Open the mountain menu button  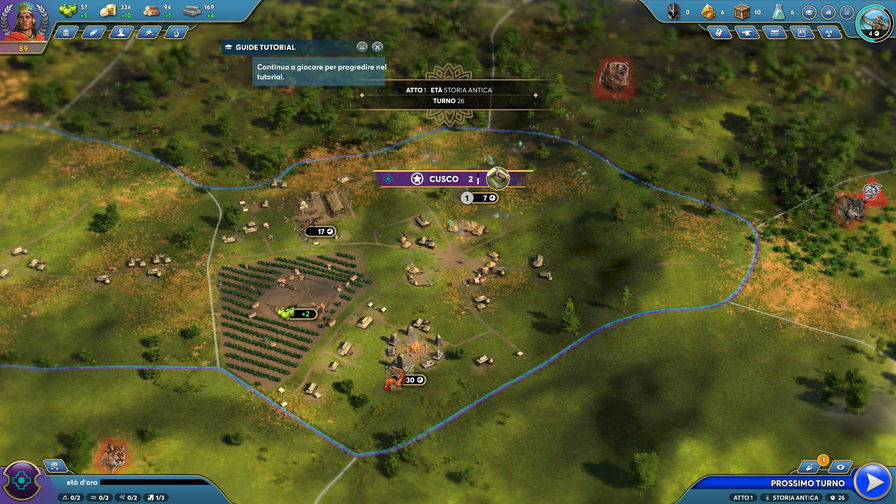tap(149, 32)
